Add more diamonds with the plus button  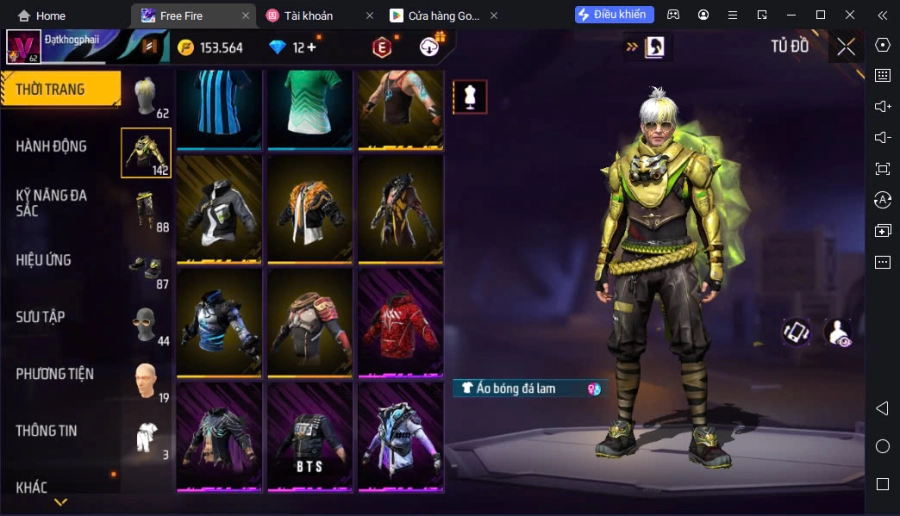tap(311, 47)
